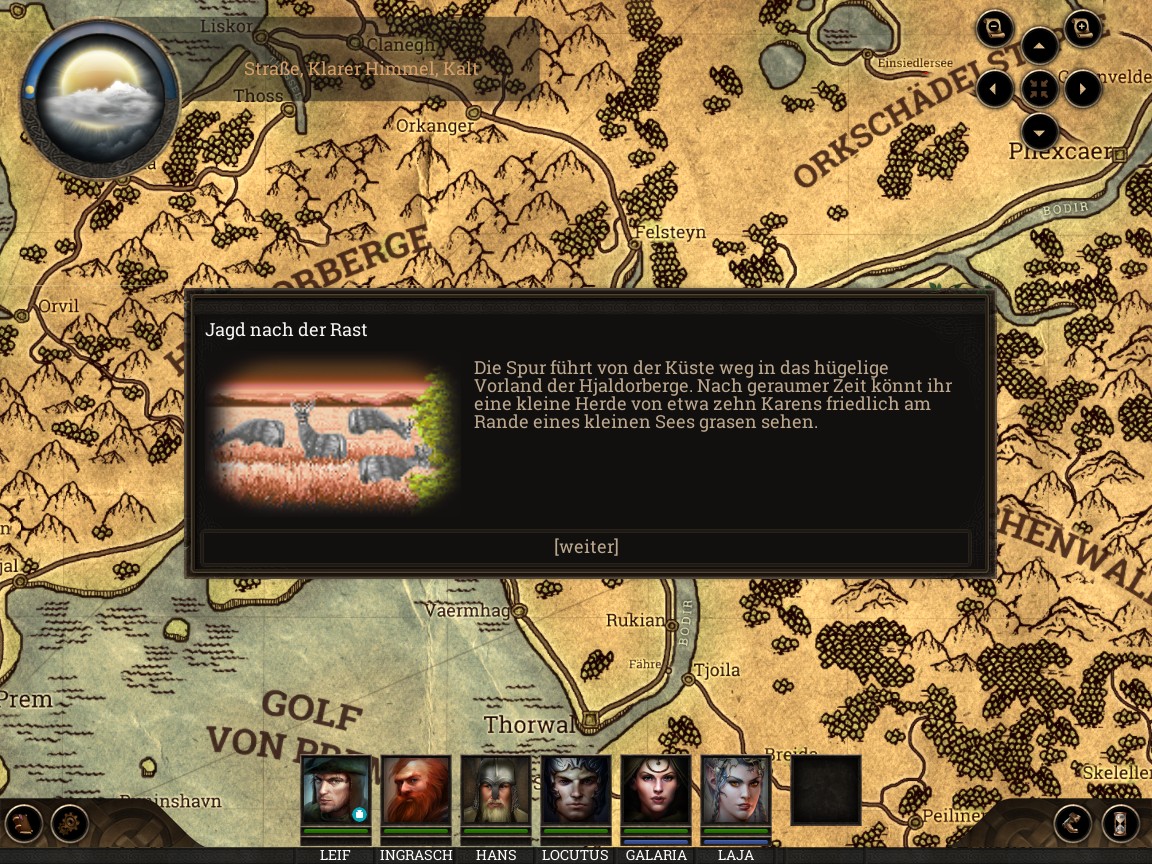Click the weather display orb

(x=100, y=95)
